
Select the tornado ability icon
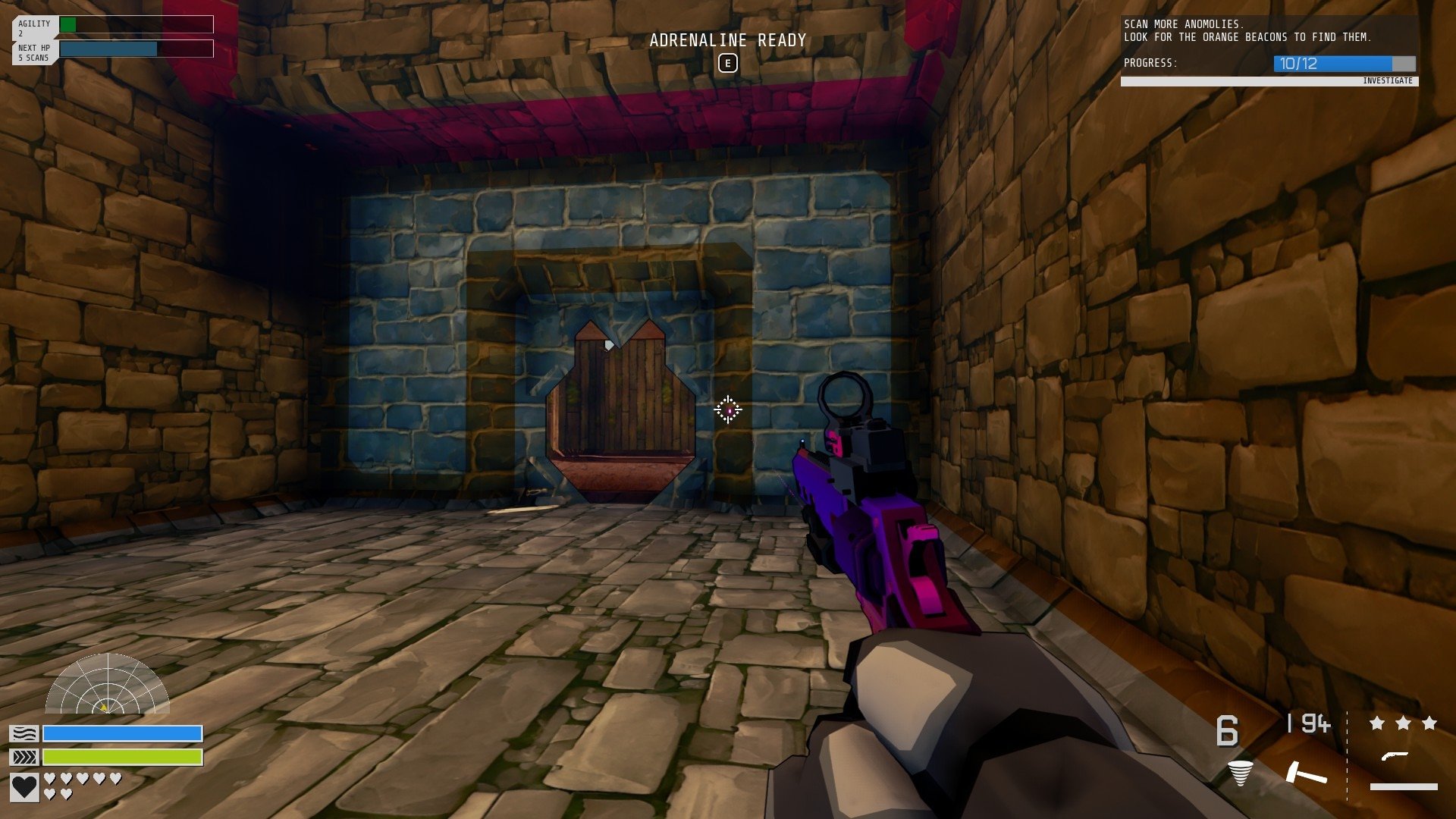coord(1240,773)
